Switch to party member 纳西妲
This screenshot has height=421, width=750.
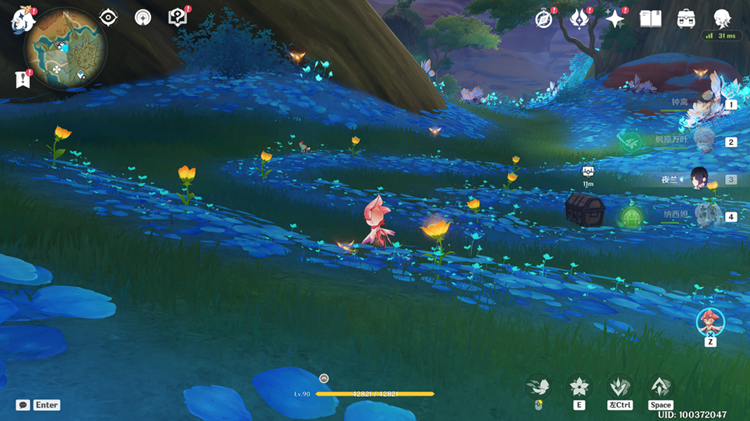point(703,215)
